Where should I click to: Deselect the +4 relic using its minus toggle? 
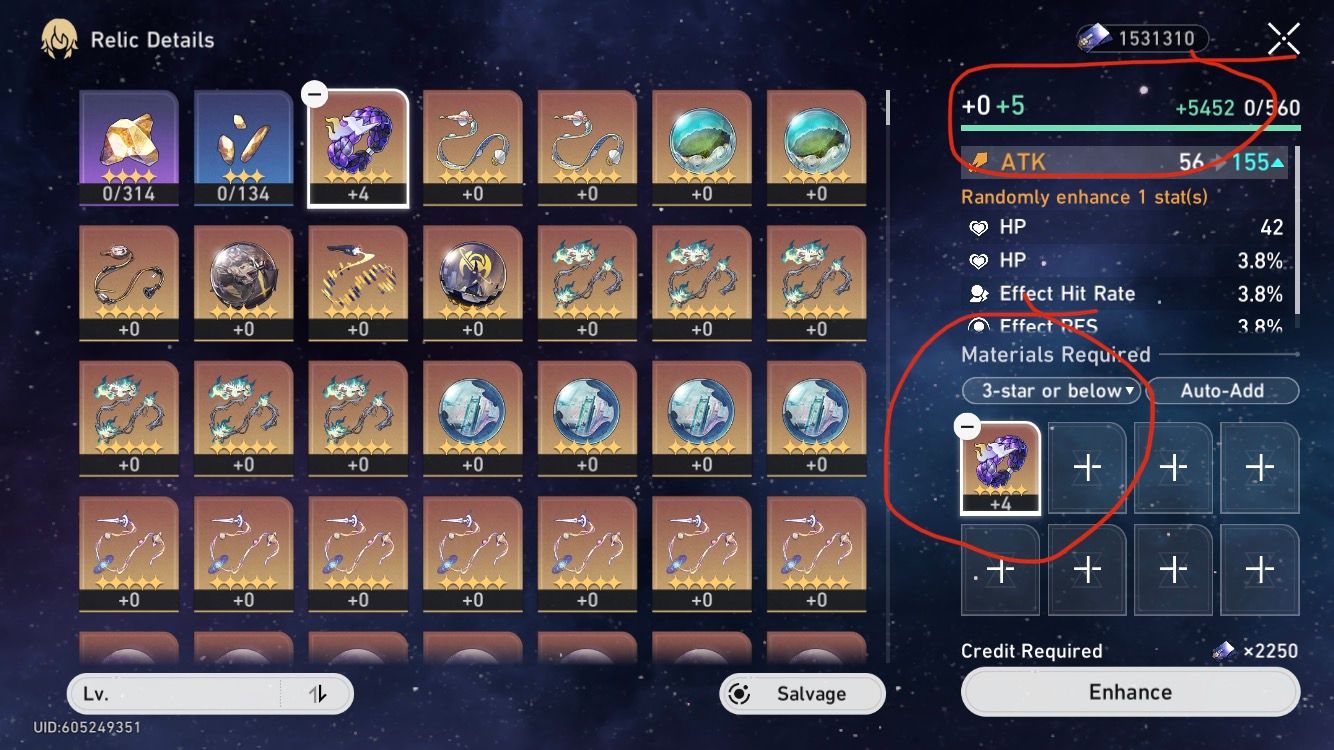(x=314, y=93)
